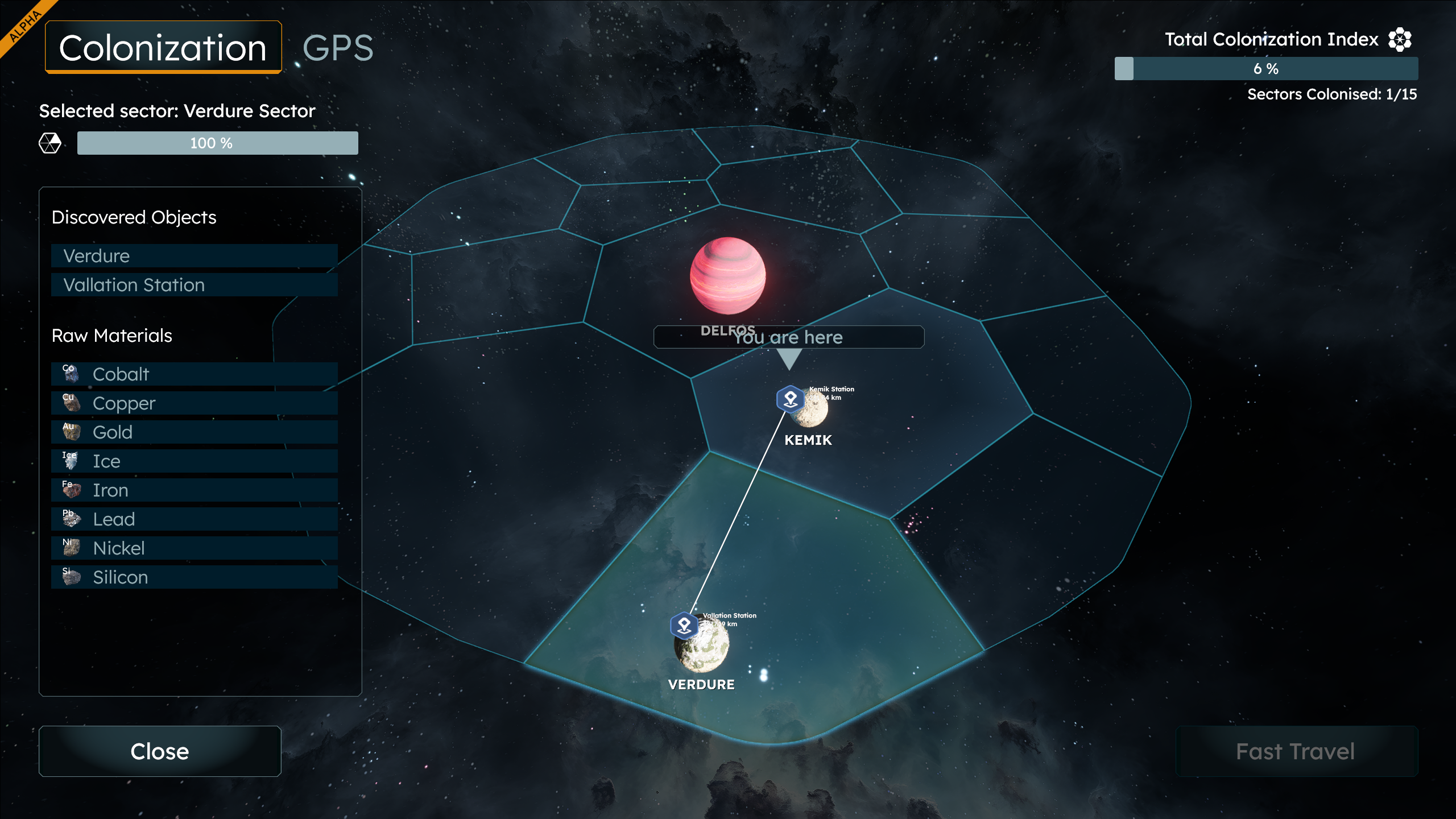Choose Vallation Station from the list
Image resolution: width=1456 pixels, height=819 pixels.
[194, 285]
